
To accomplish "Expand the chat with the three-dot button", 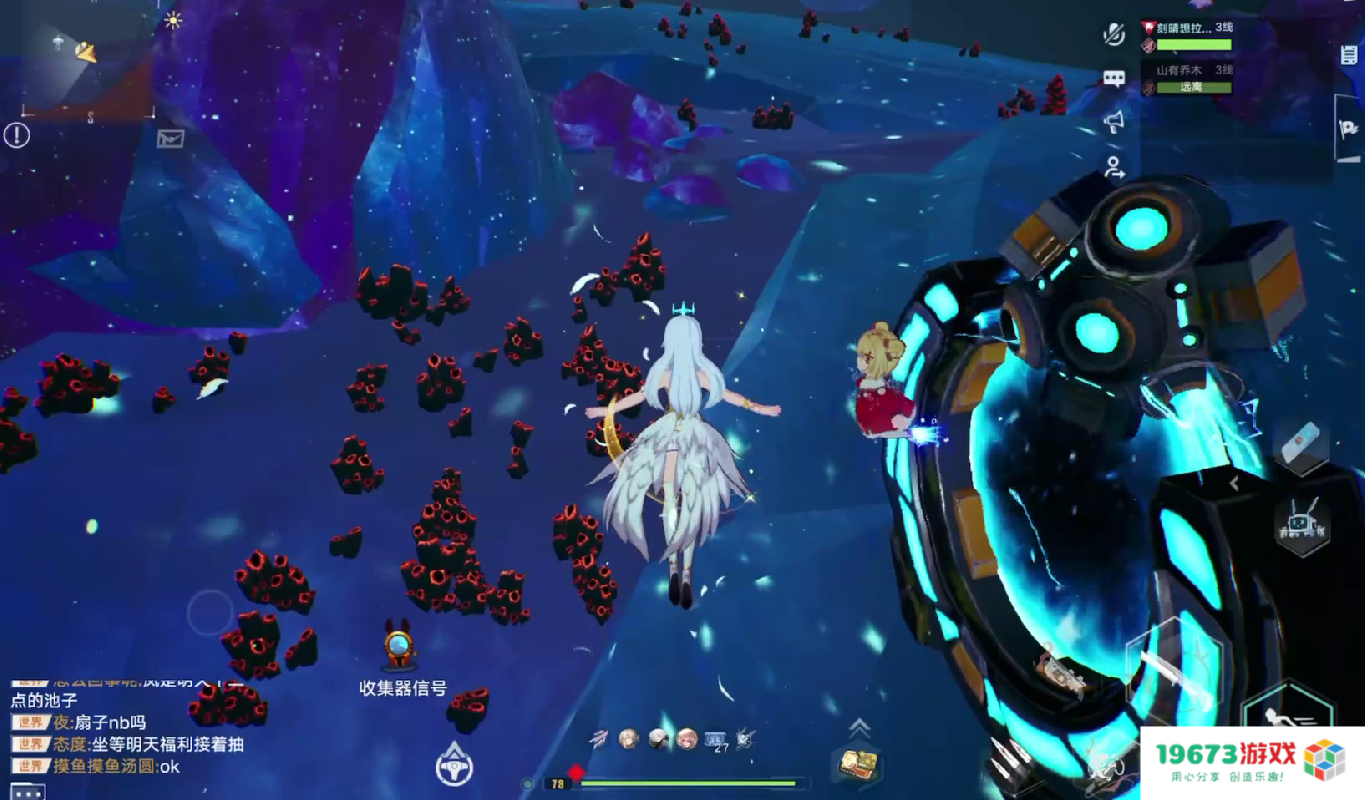I will [28, 792].
